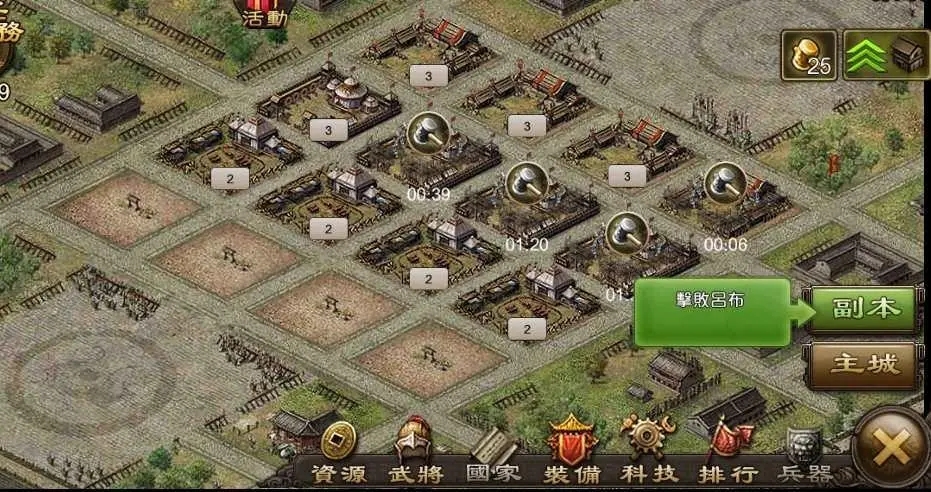Screen dimensions: 931x492
Task: Show the 國家 nation menu
Action: 493,458
